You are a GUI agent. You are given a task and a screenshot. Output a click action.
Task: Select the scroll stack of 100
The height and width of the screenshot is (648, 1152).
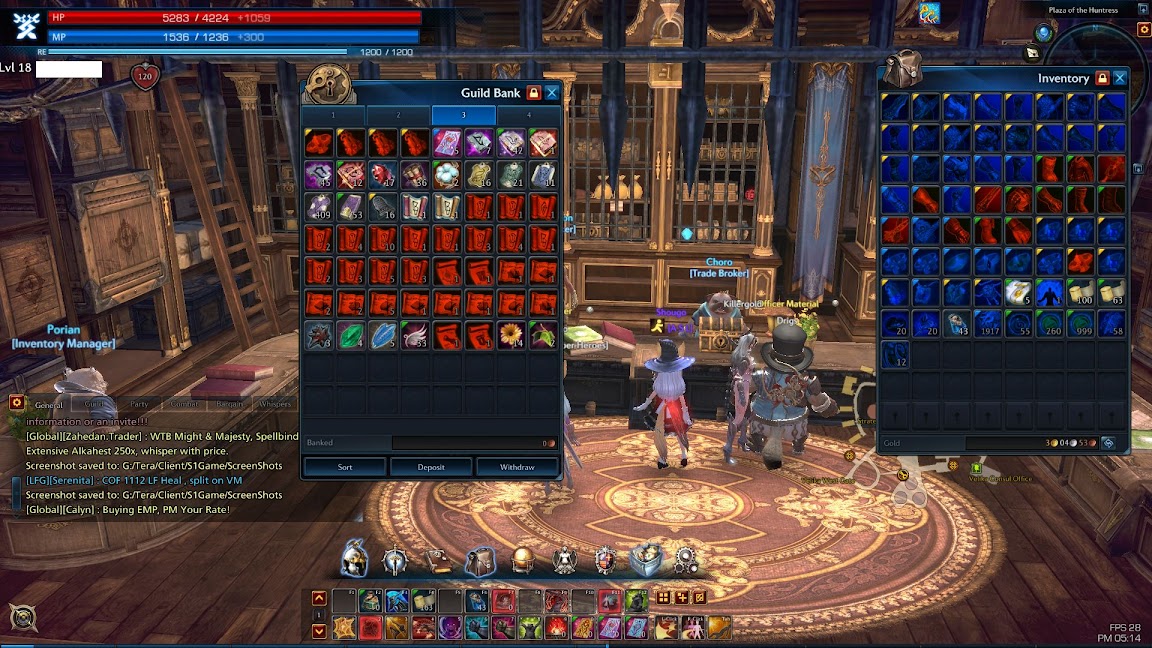click(1081, 292)
